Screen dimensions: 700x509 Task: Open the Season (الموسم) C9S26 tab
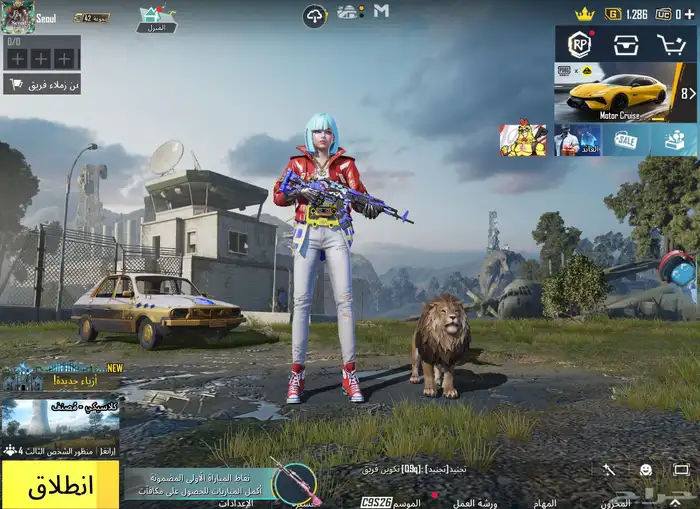tap(390, 502)
